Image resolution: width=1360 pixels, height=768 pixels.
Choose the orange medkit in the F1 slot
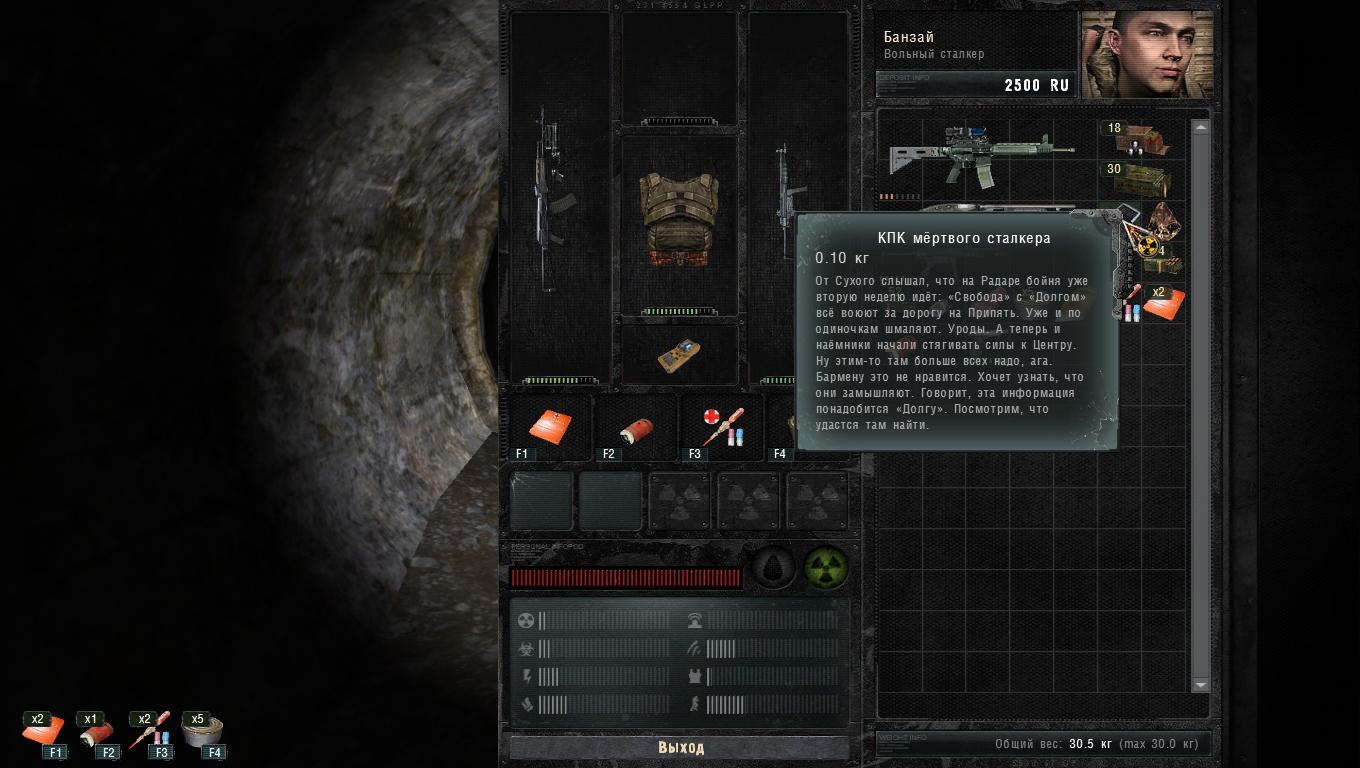[550, 427]
